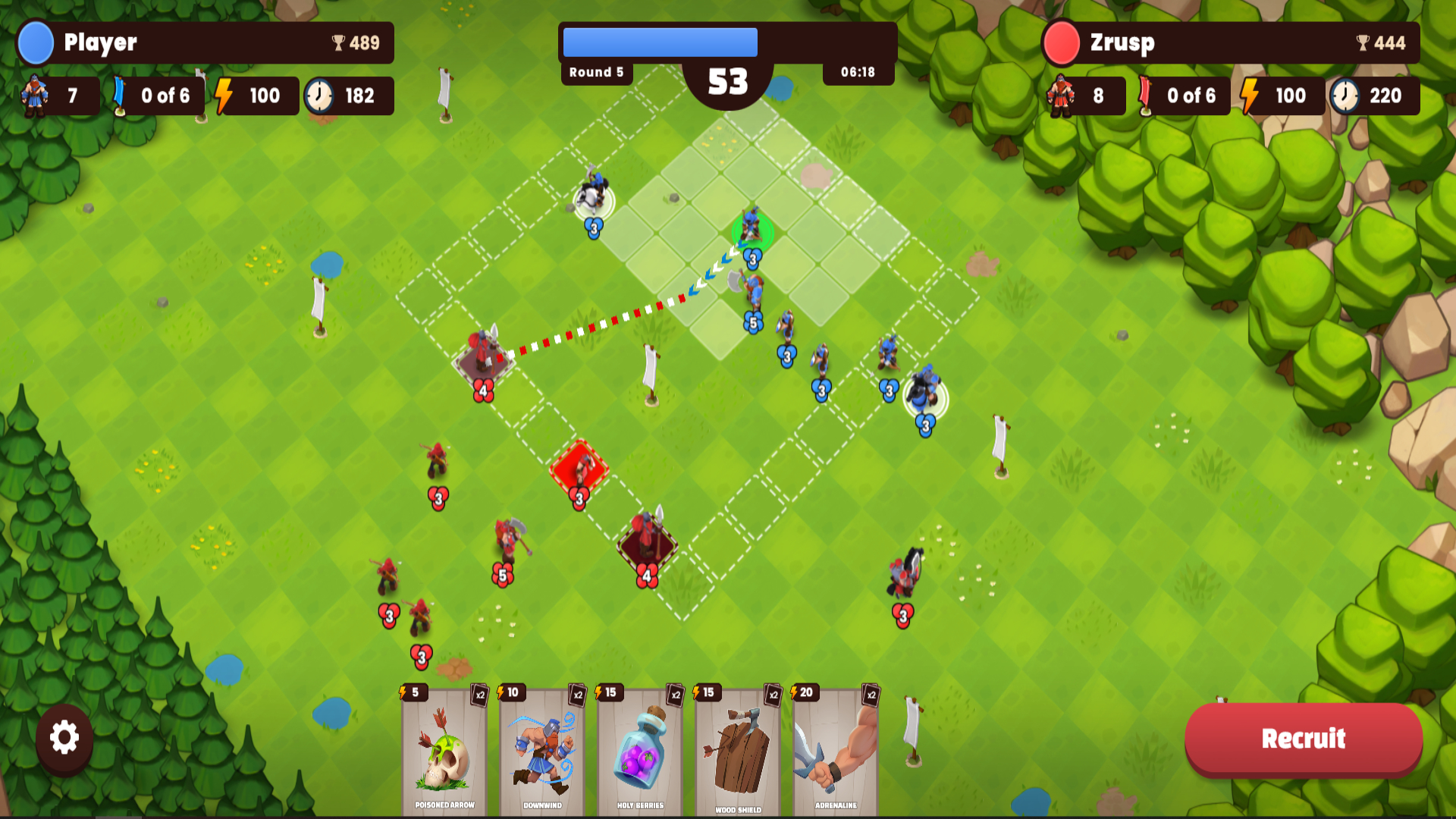This screenshot has width=1456, height=819.
Task: Click the blue round progress bar
Action: pos(659,42)
